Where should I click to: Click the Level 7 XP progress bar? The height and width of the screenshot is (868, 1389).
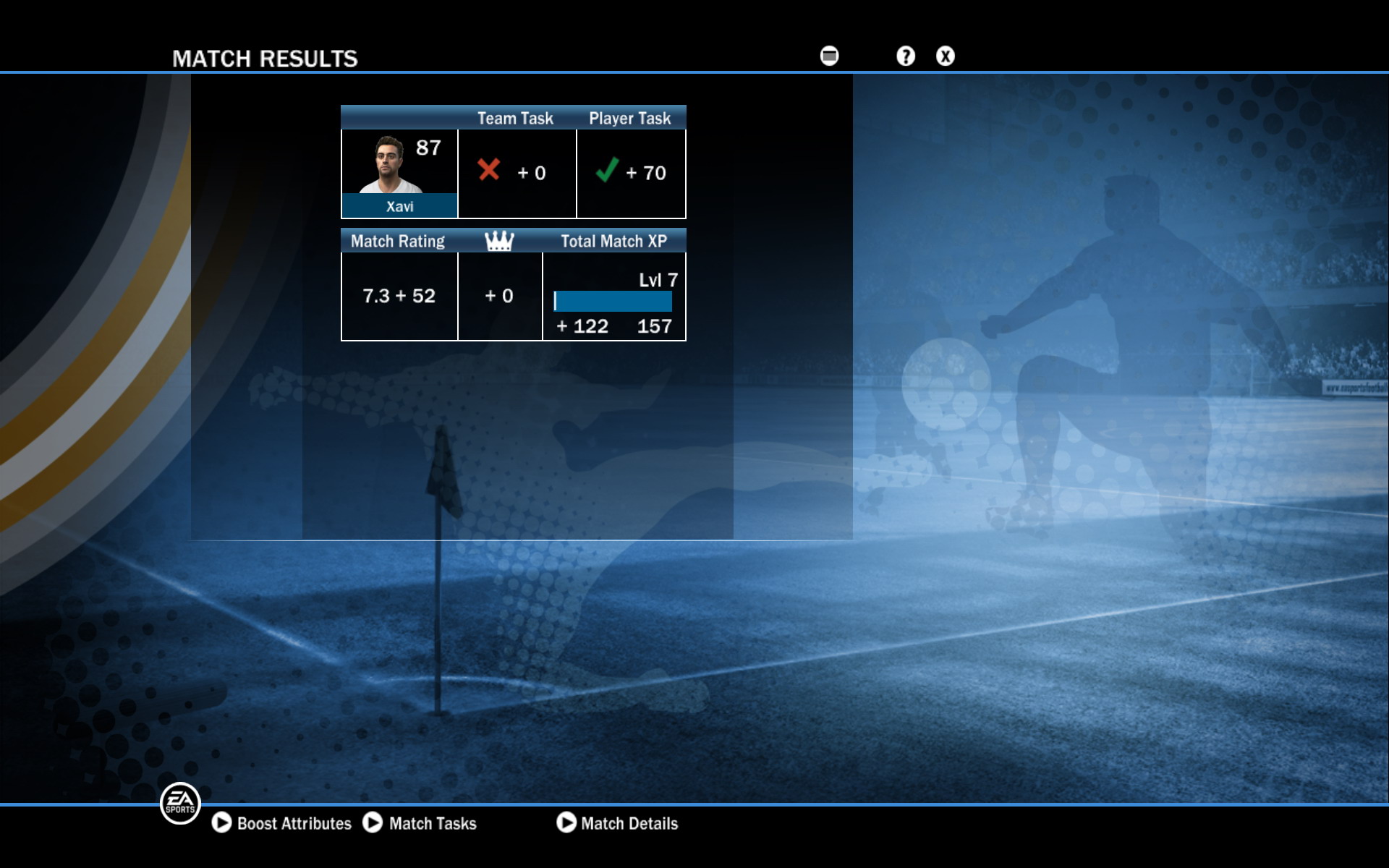[x=613, y=299]
